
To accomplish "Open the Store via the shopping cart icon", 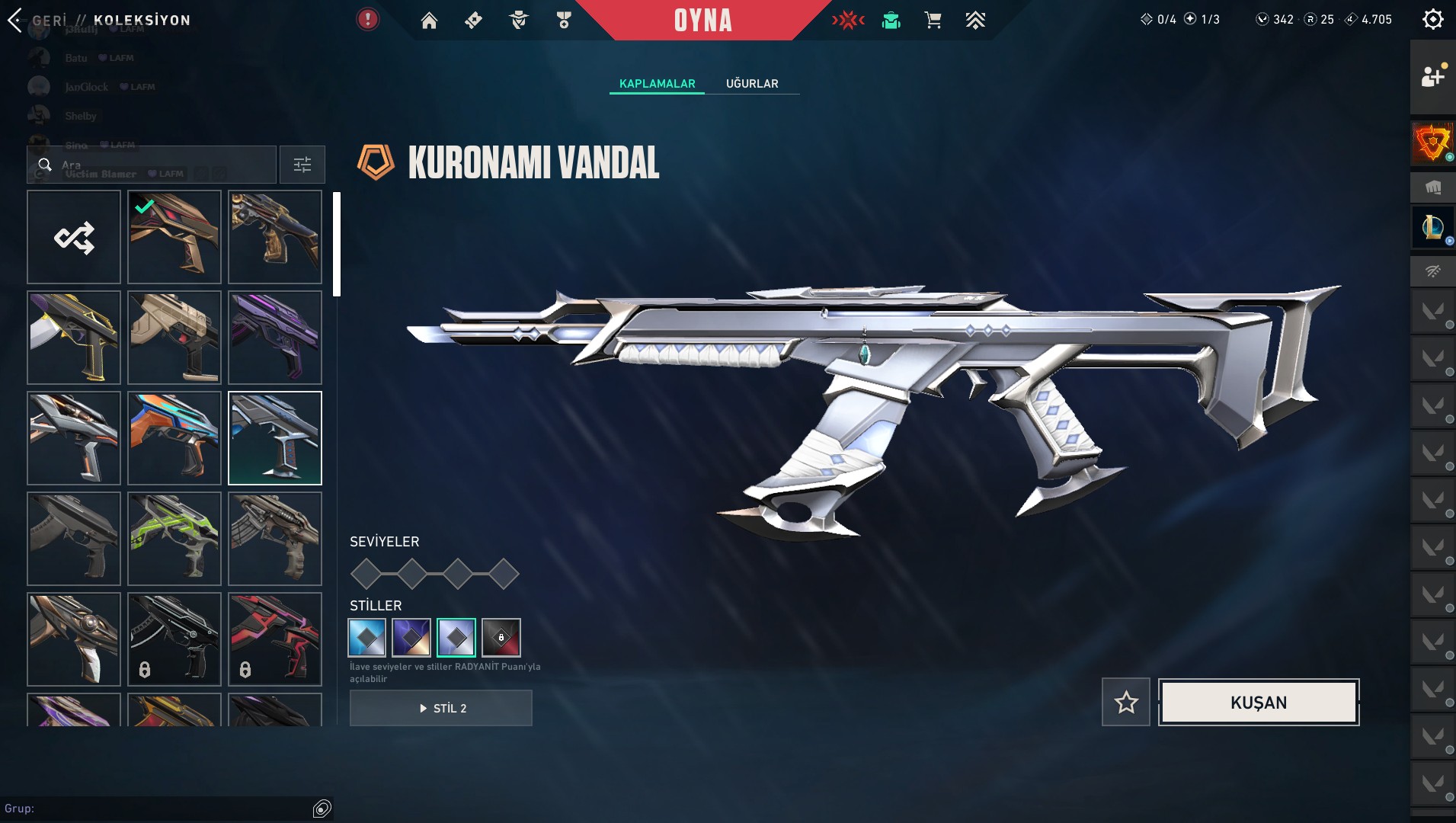I will (x=935, y=21).
